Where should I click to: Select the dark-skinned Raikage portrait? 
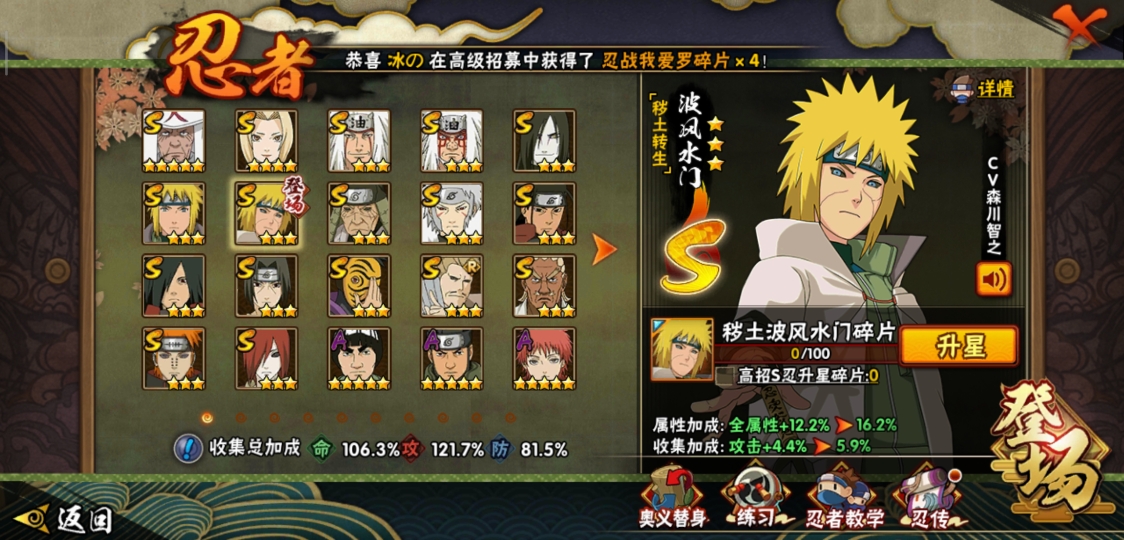[544, 286]
